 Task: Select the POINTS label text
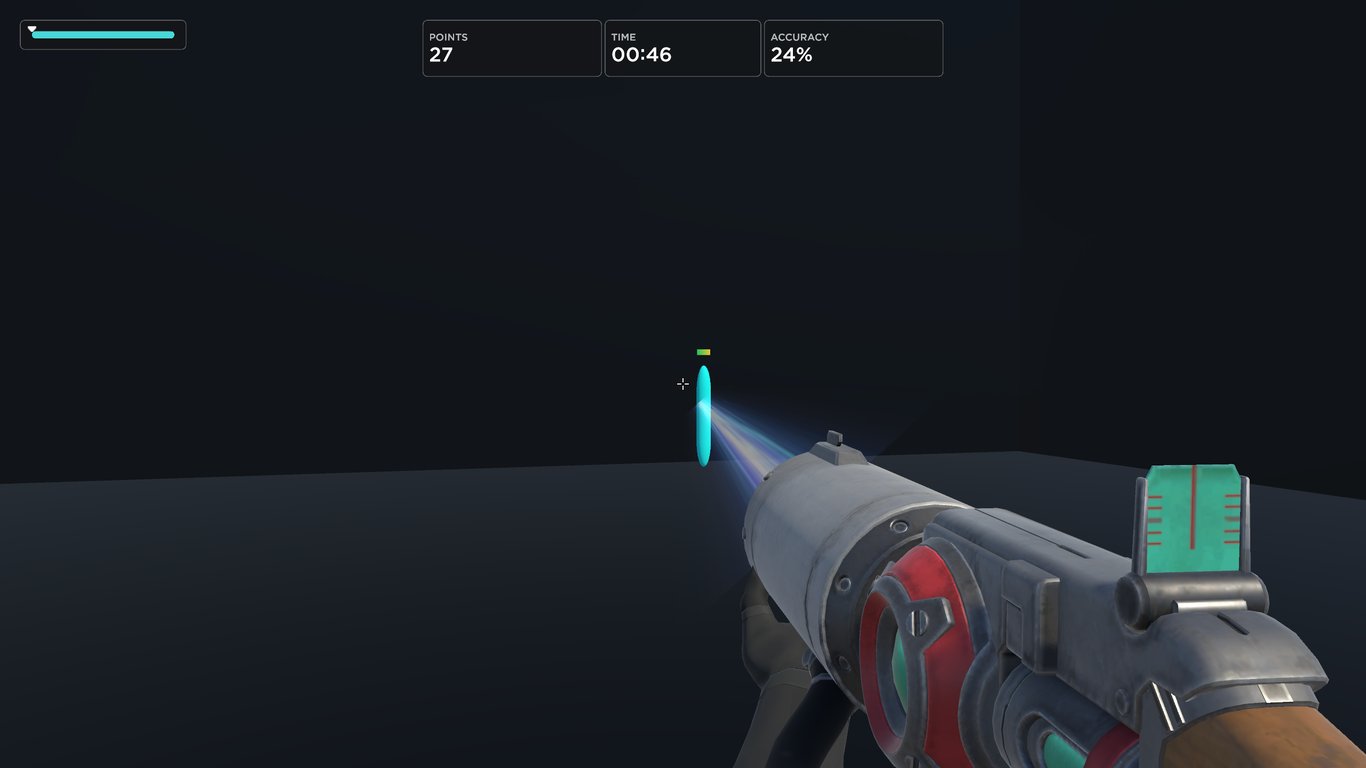tap(448, 37)
